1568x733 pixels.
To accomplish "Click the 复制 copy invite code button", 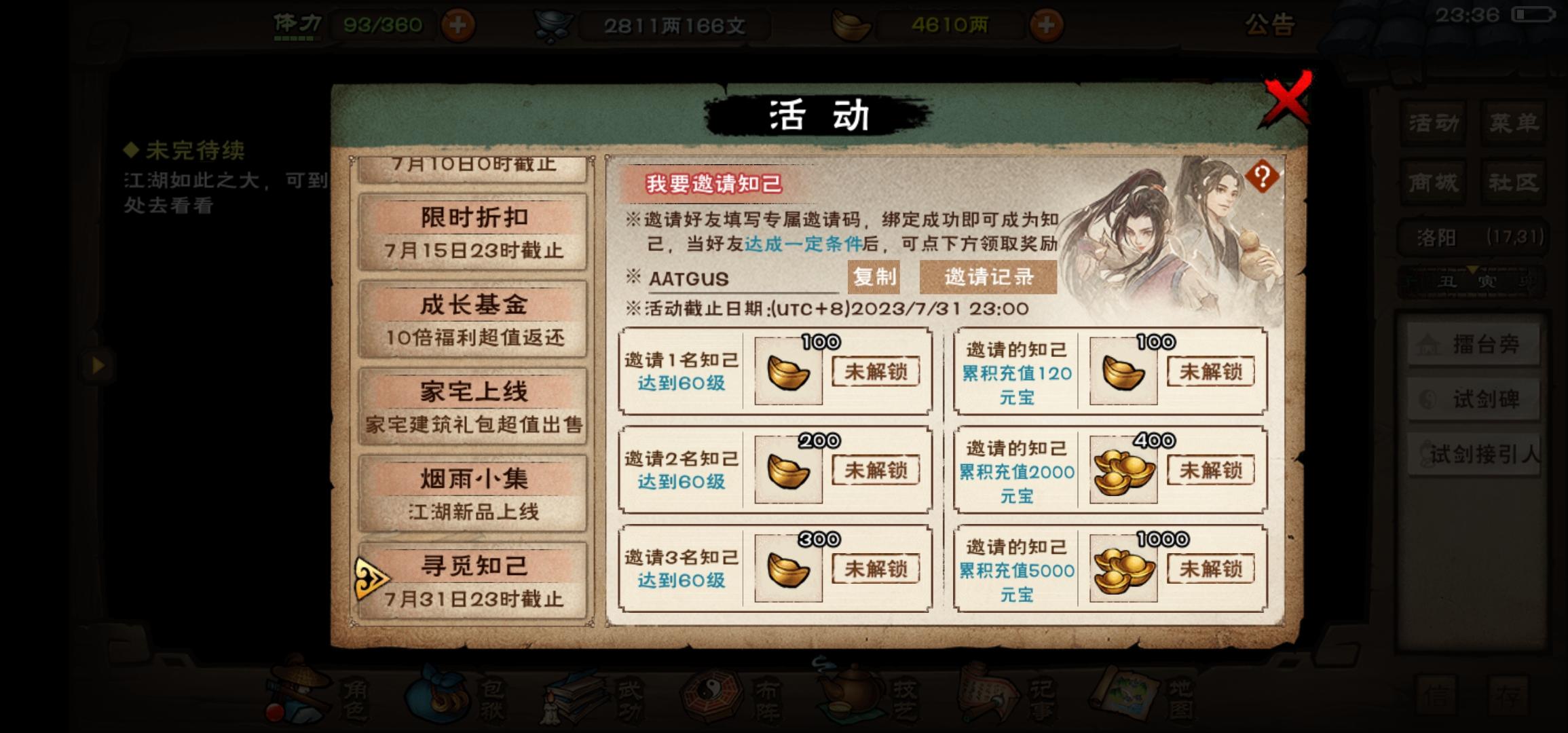I will [x=873, y=277].
